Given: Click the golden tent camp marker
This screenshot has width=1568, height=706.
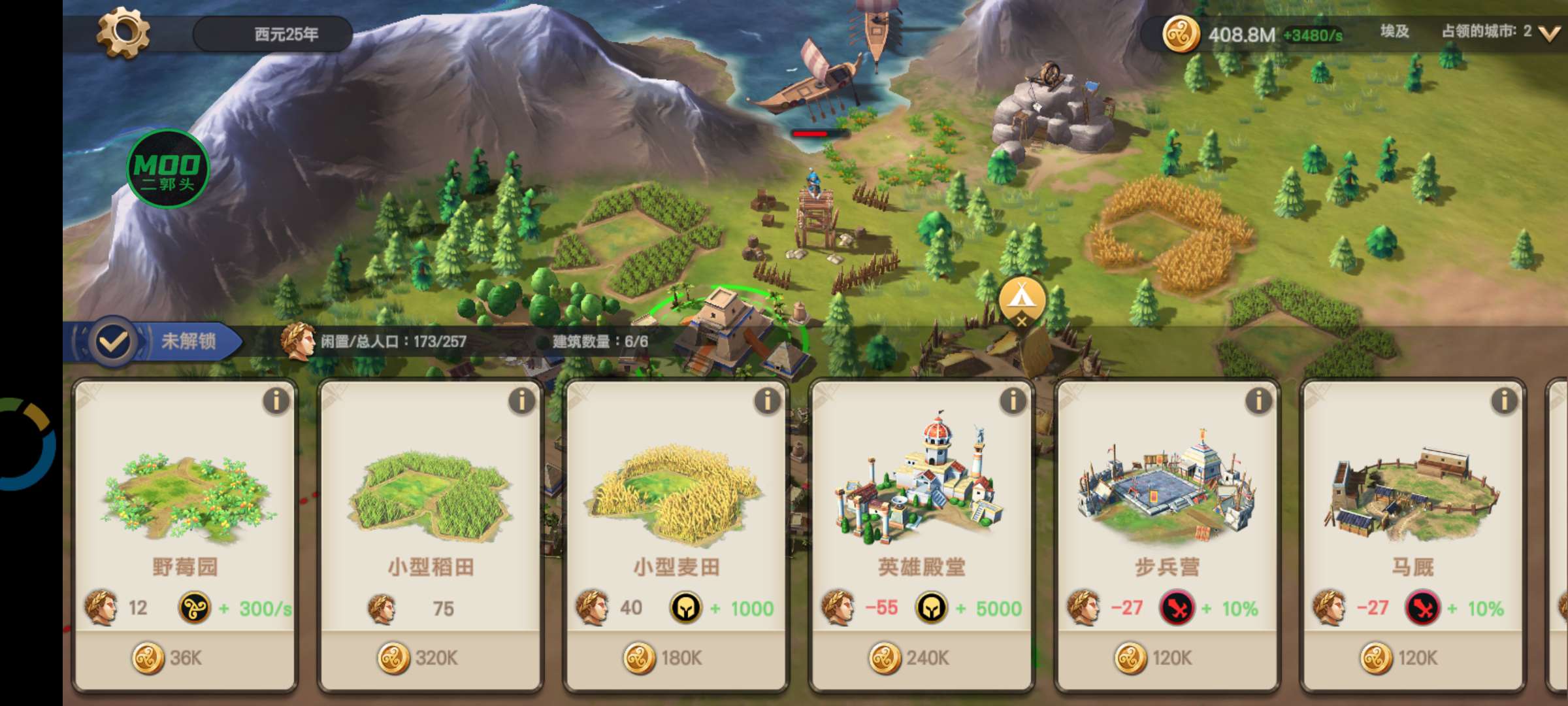Looking at the screenshot, I should pyautogui.click(x=1022, y=299).
